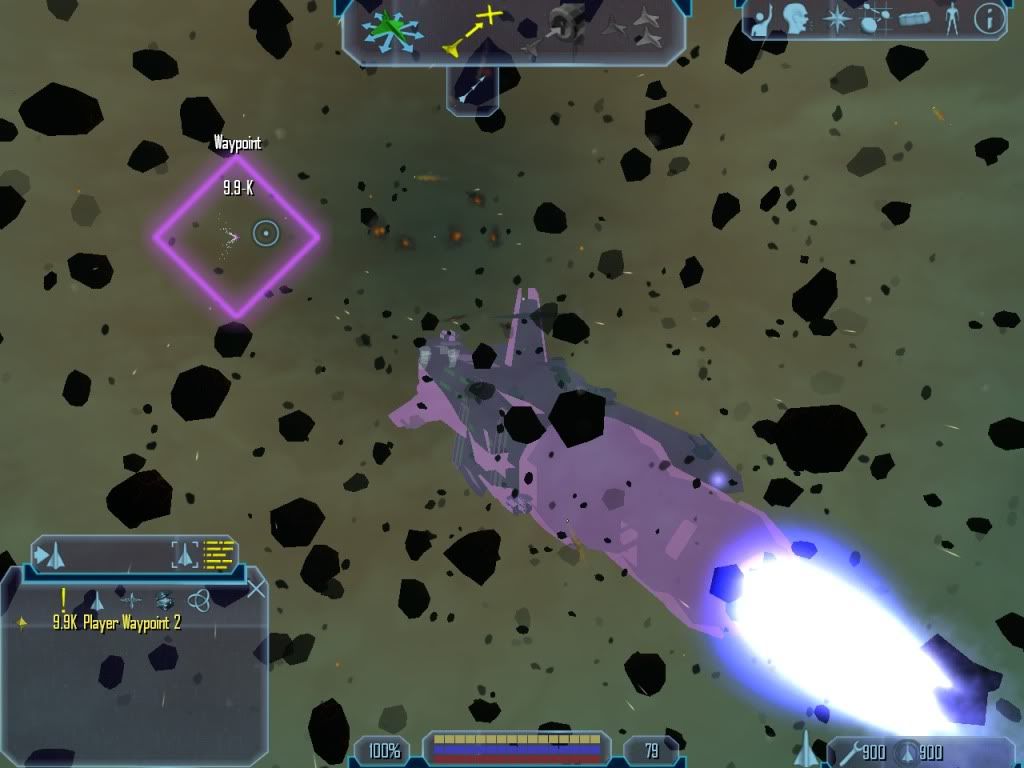Screen dimensions: 1024x768
Task: Select the yellow Go To maneuver icon
Action: click(474, 30)
